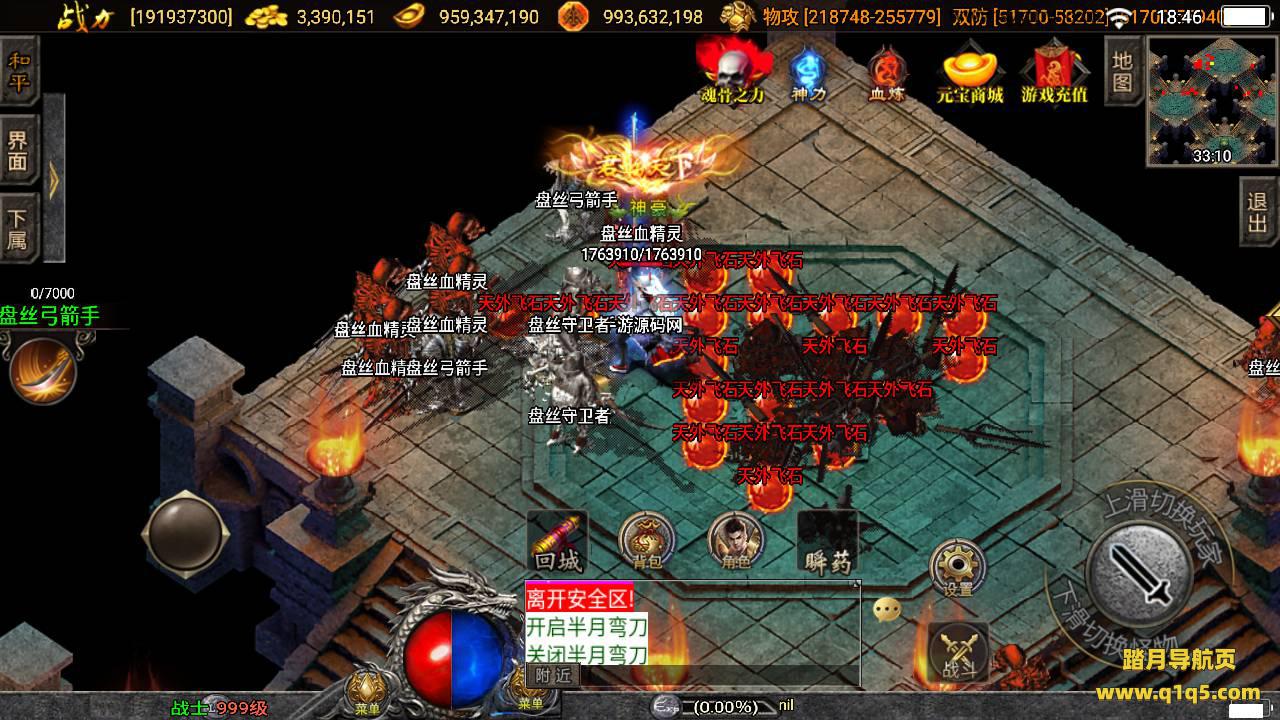Screen dimensions: 1280x720
Task: Open the 血炼 blood refining icon
Action: [886, 72]
